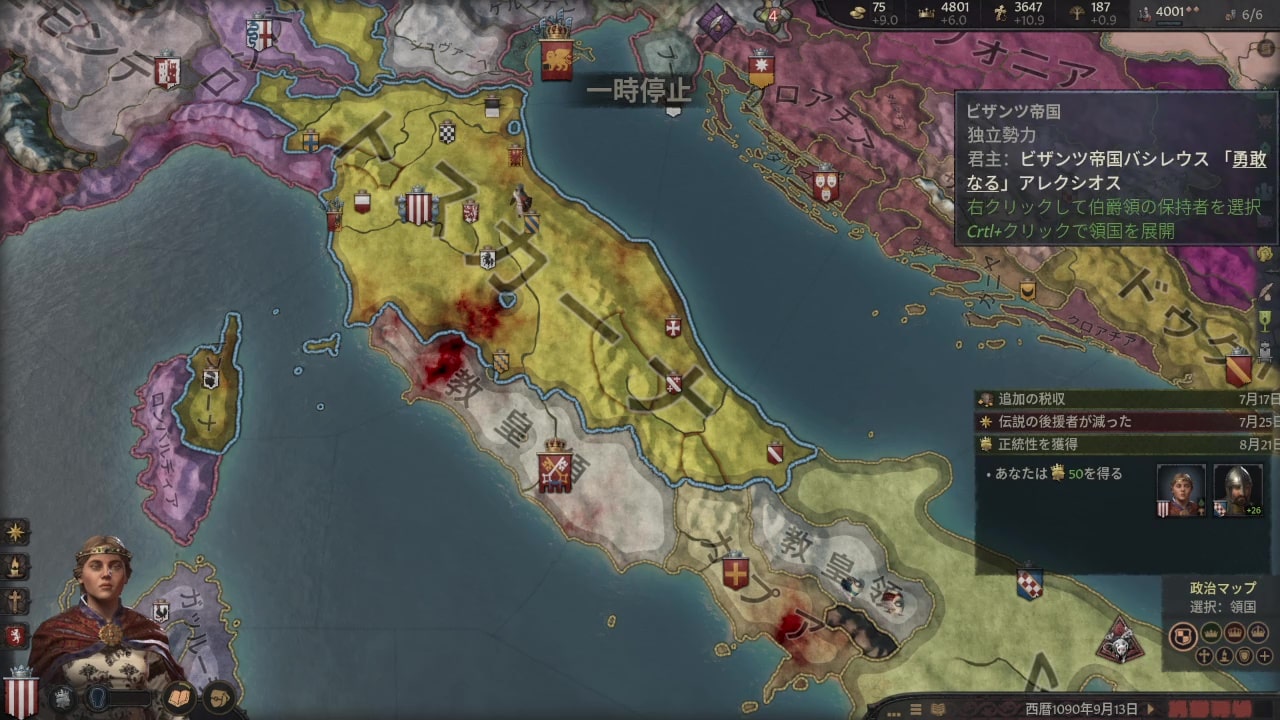Open the candle lifestyle icon
This screenshot has height=720, width=1280.
[x=16, y=567]
